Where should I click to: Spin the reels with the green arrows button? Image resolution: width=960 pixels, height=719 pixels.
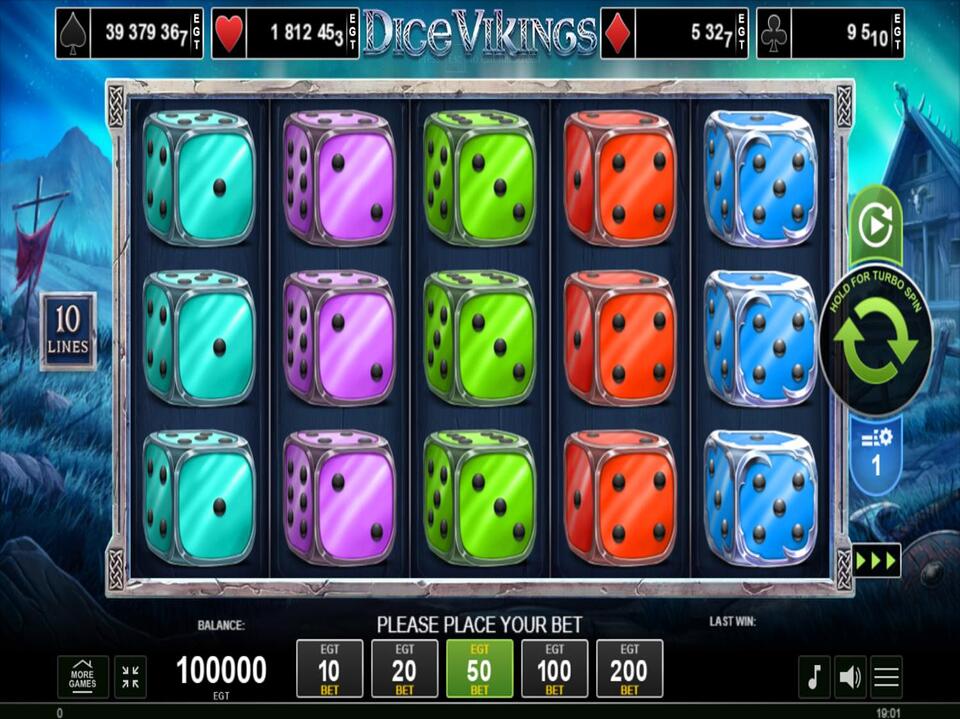click(x=876, y=340)
